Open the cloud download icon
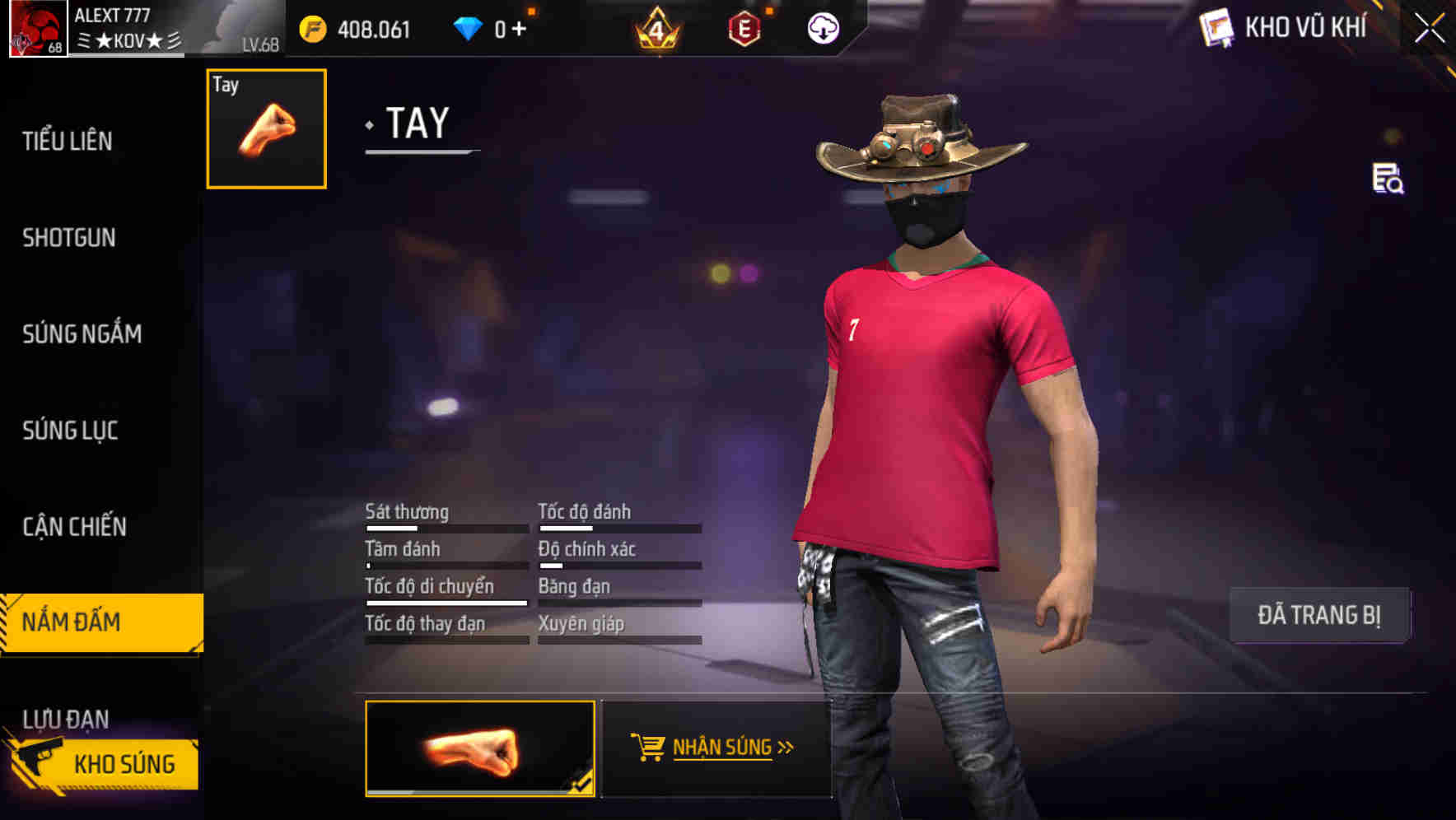The width and height of the screenshot is (1456, 820). [x=823, y=27]
